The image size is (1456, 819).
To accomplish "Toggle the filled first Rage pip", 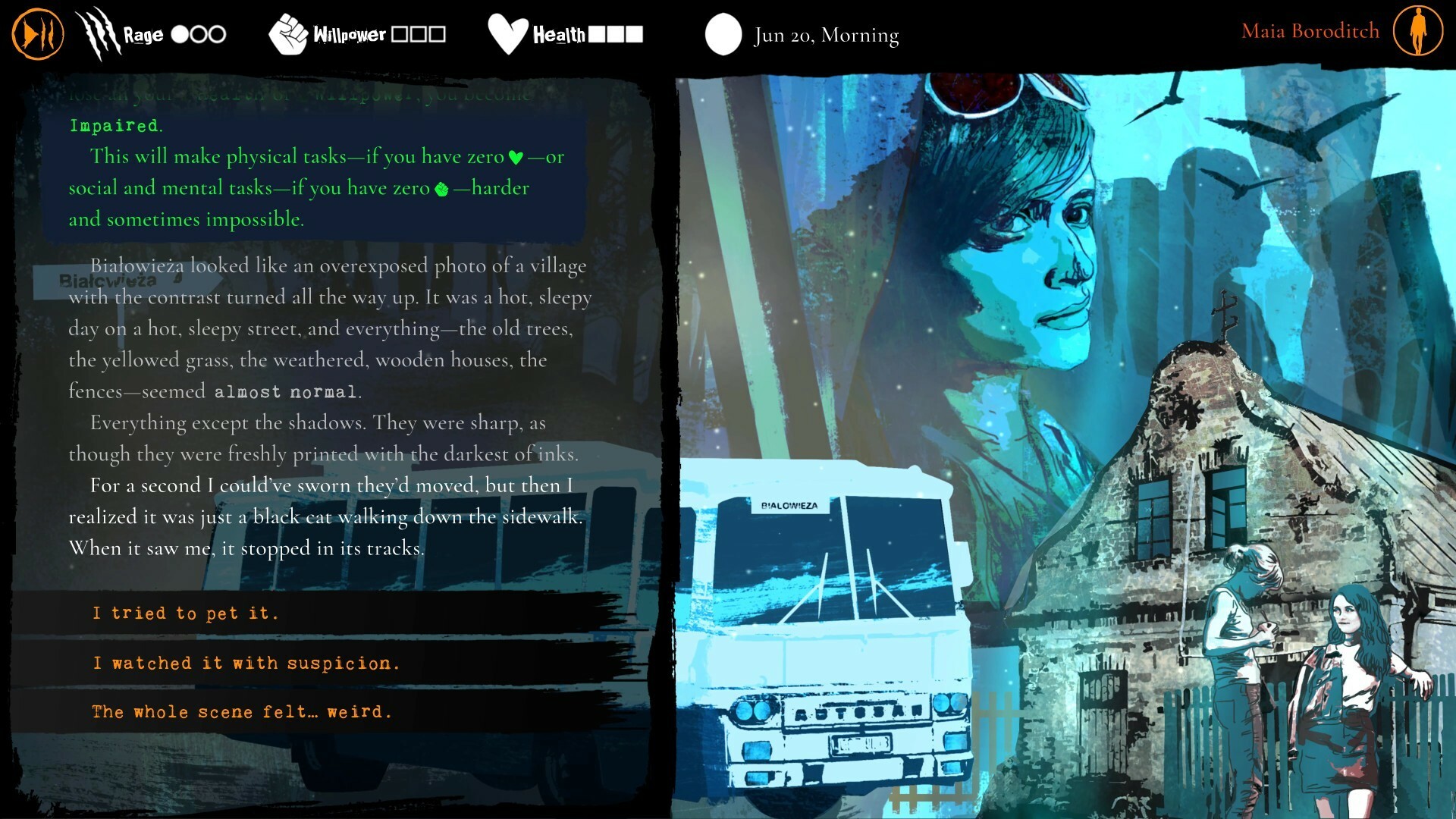I will click(x=180, y=34).
